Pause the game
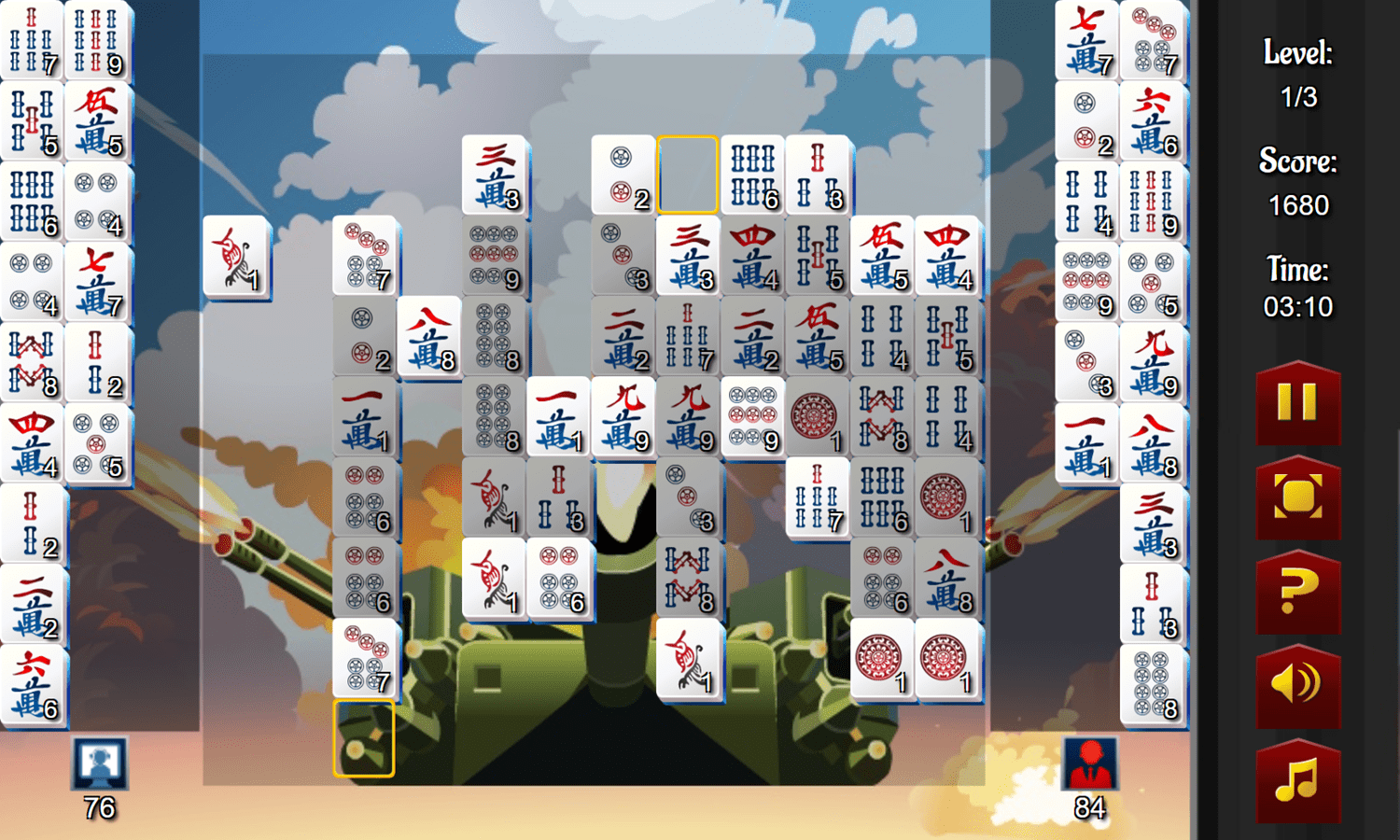 1297,406
